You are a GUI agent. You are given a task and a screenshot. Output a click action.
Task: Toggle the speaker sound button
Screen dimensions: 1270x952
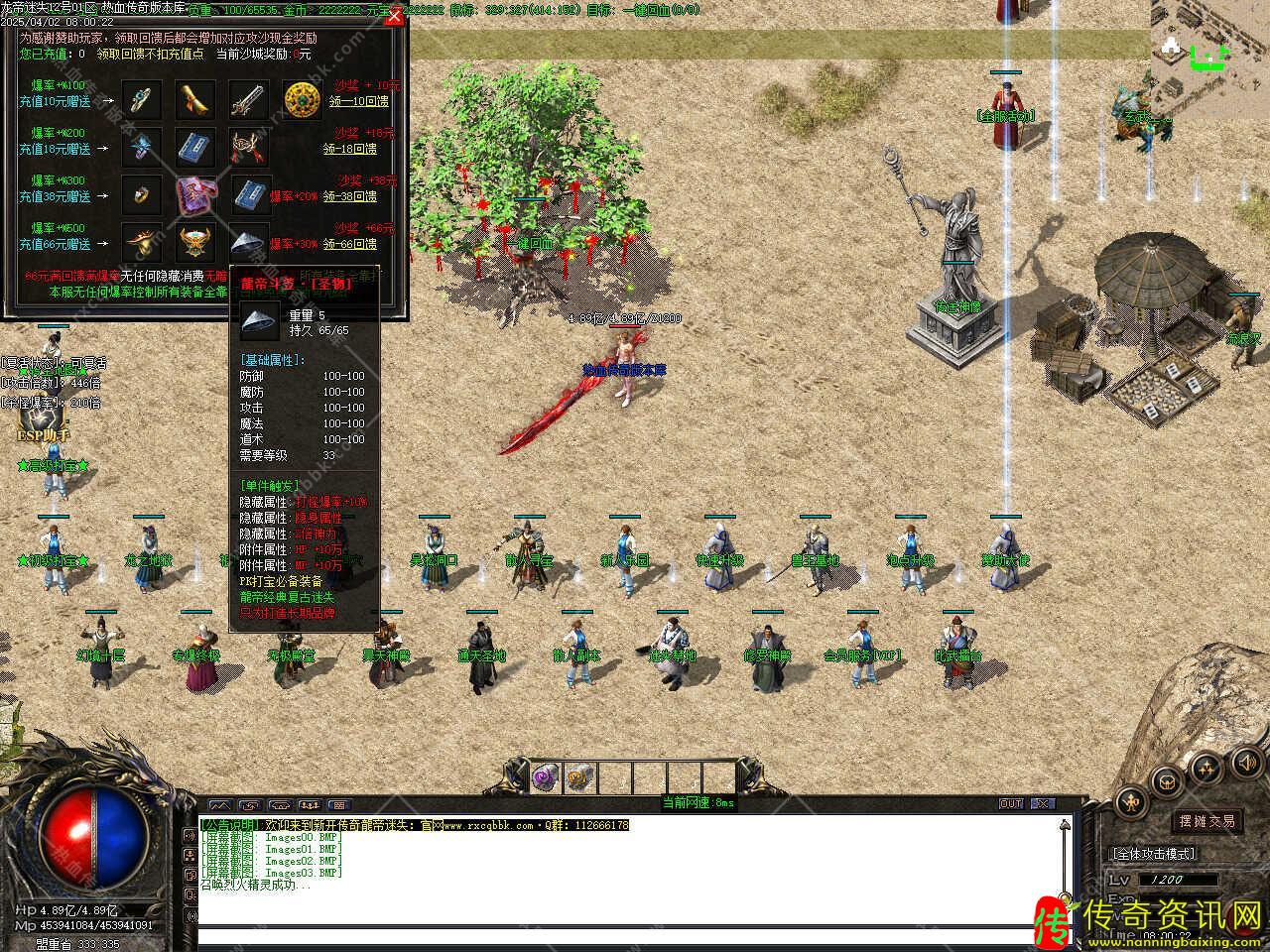[x=1244, y=762]
